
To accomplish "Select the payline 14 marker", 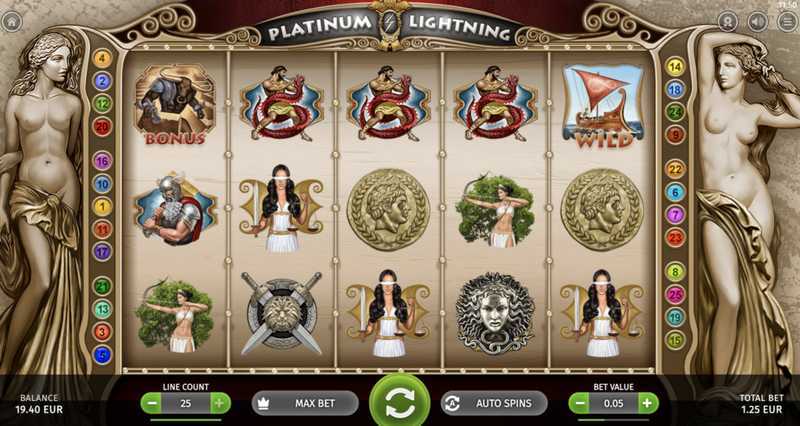I will click(x=675, y=67).
